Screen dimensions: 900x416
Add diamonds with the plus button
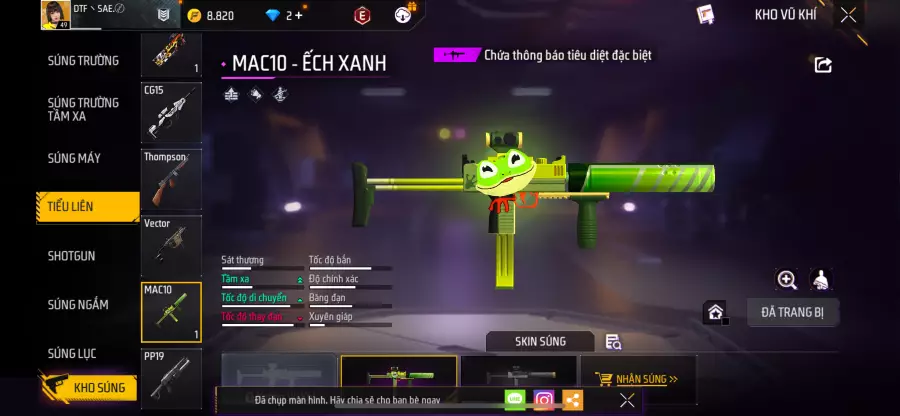coord(298,15)
